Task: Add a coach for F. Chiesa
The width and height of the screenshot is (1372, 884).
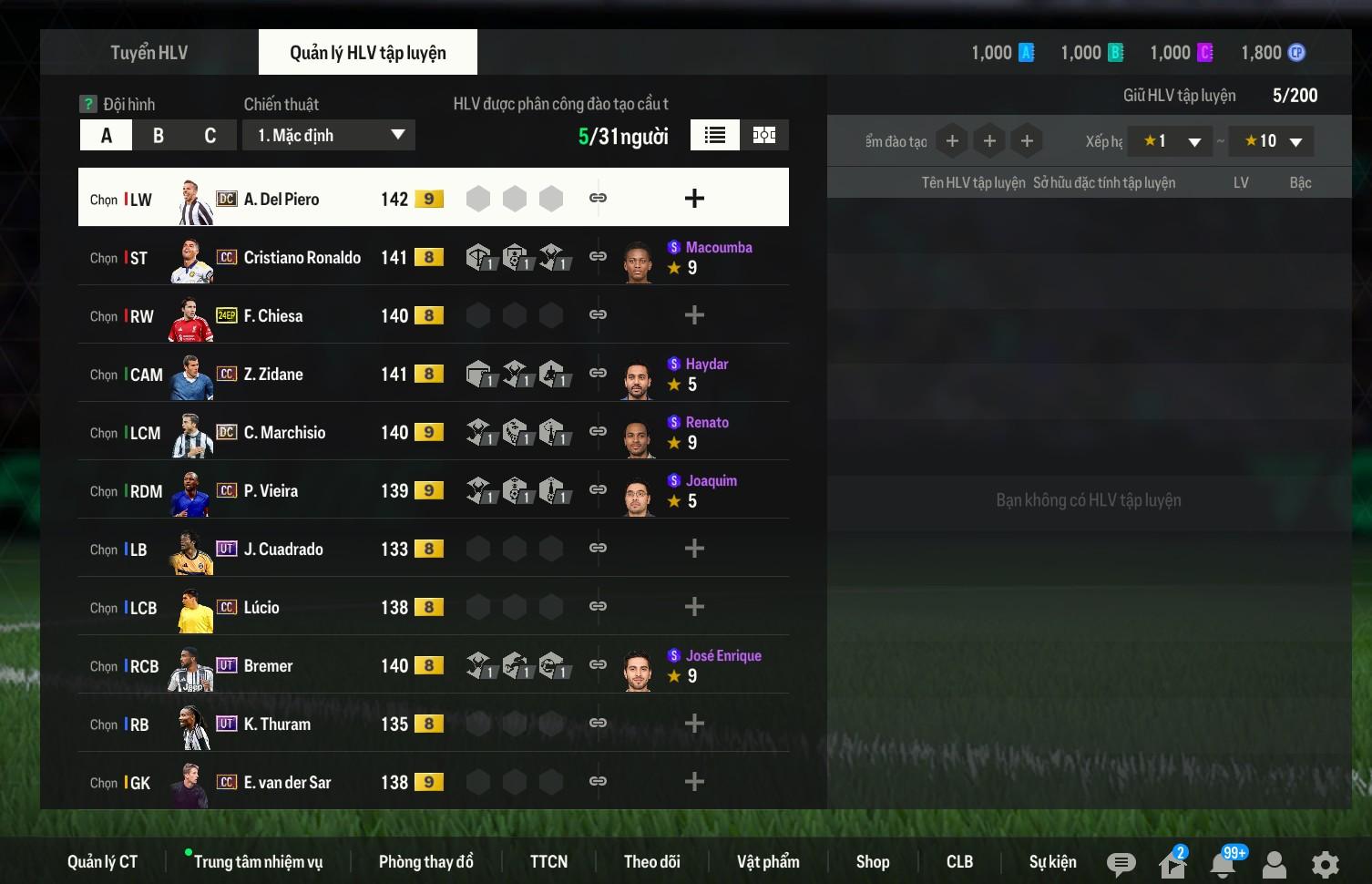Action: coord(694,315)
